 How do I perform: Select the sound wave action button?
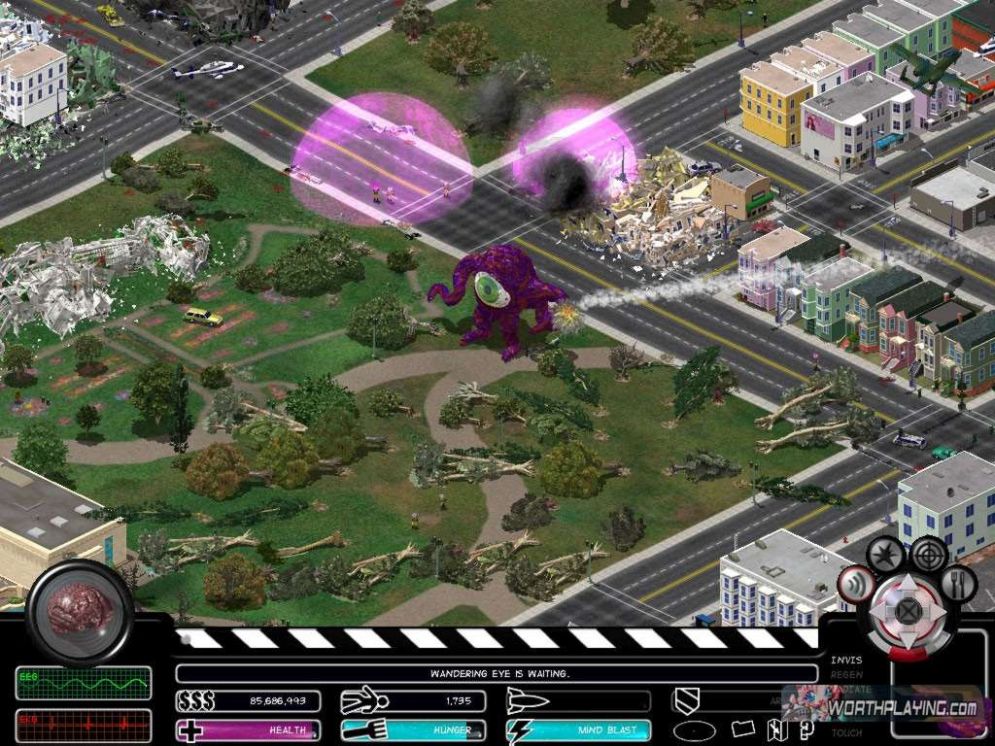tap(855, 585)
